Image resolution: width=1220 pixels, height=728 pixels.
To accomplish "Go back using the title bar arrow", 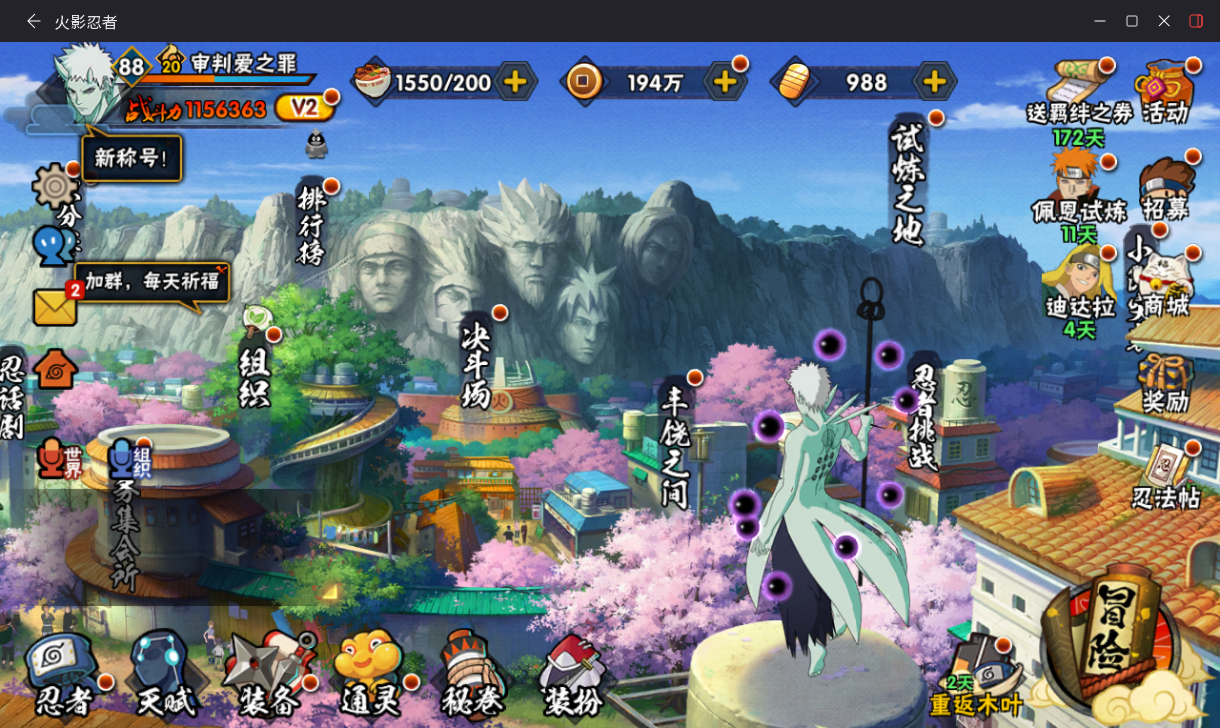I will 33,21.
